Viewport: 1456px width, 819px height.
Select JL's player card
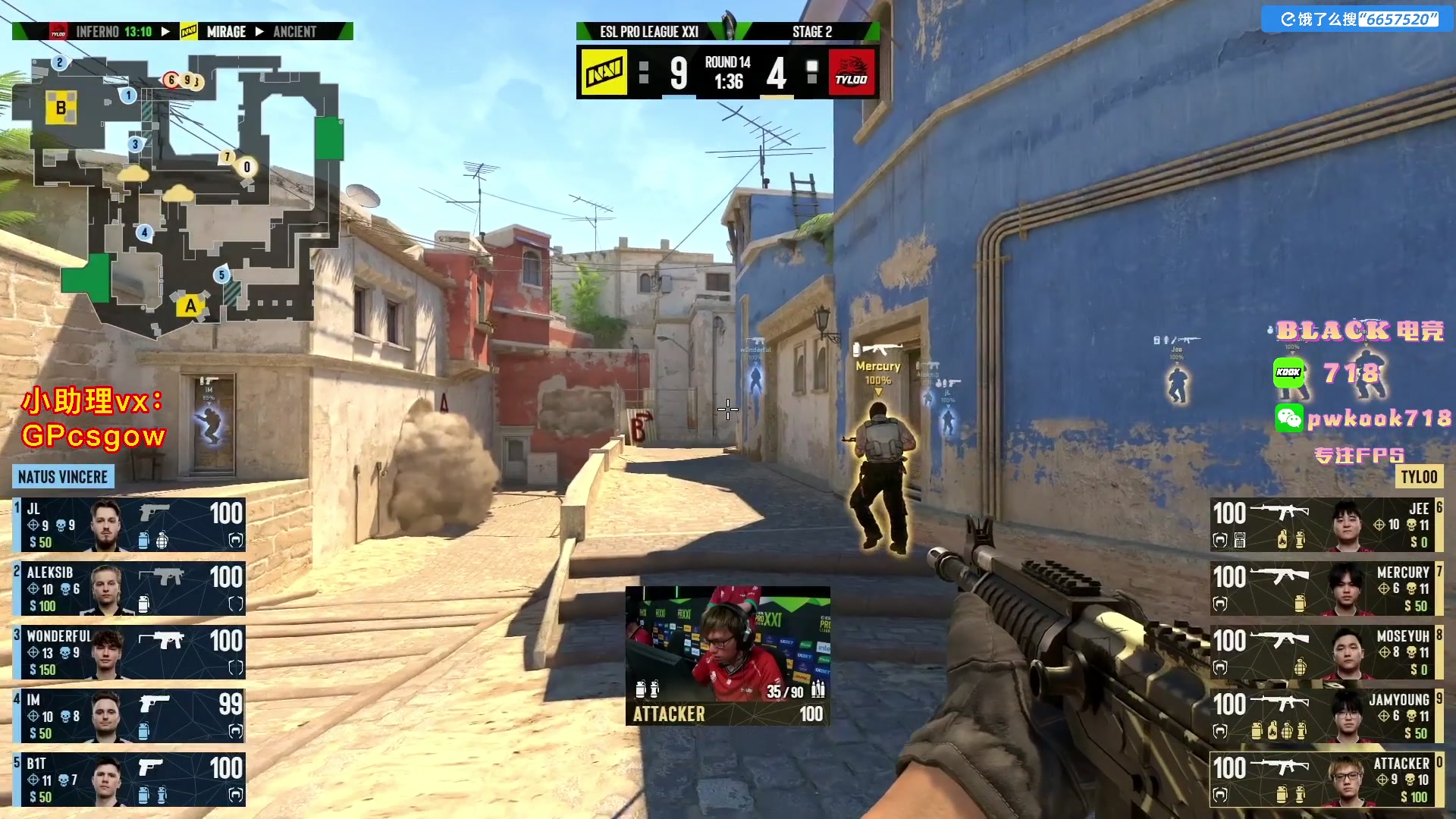pos(129,525)
